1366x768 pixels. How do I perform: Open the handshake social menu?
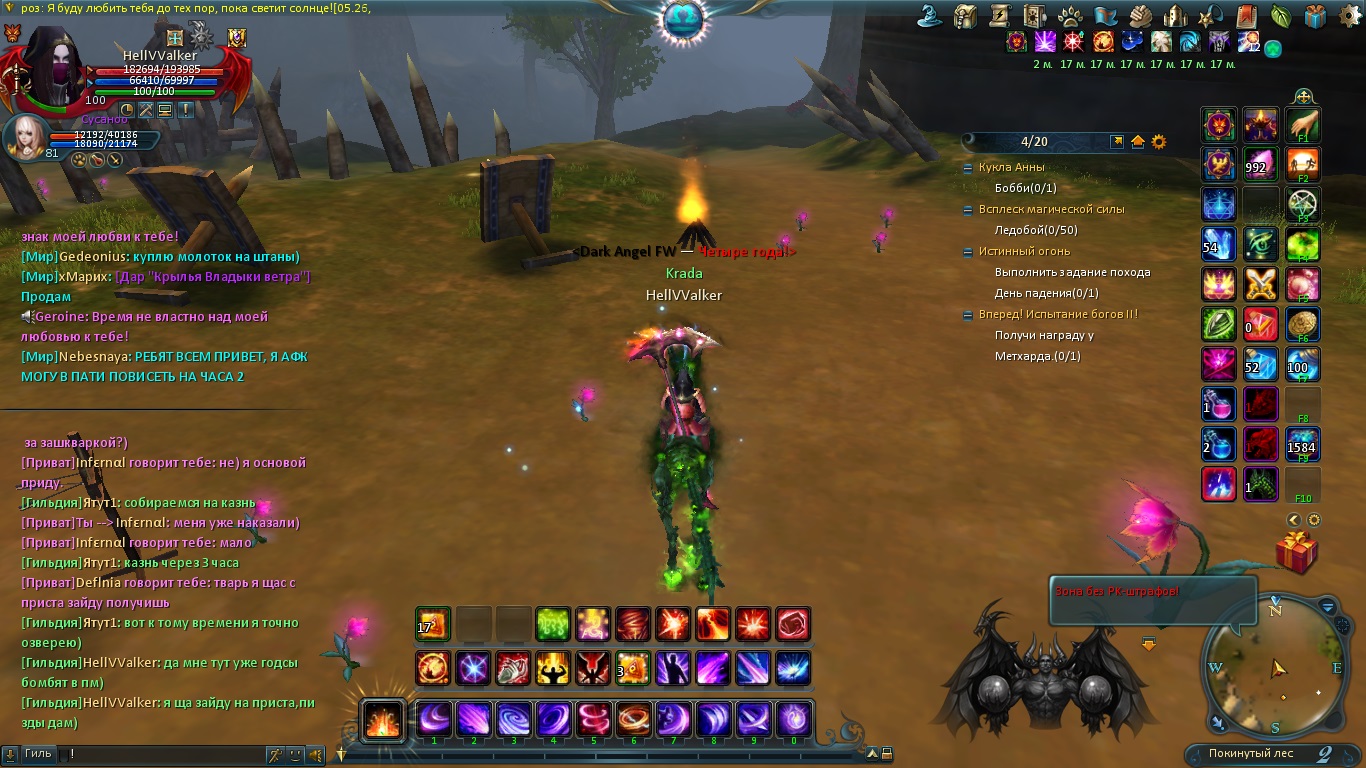1141,16
